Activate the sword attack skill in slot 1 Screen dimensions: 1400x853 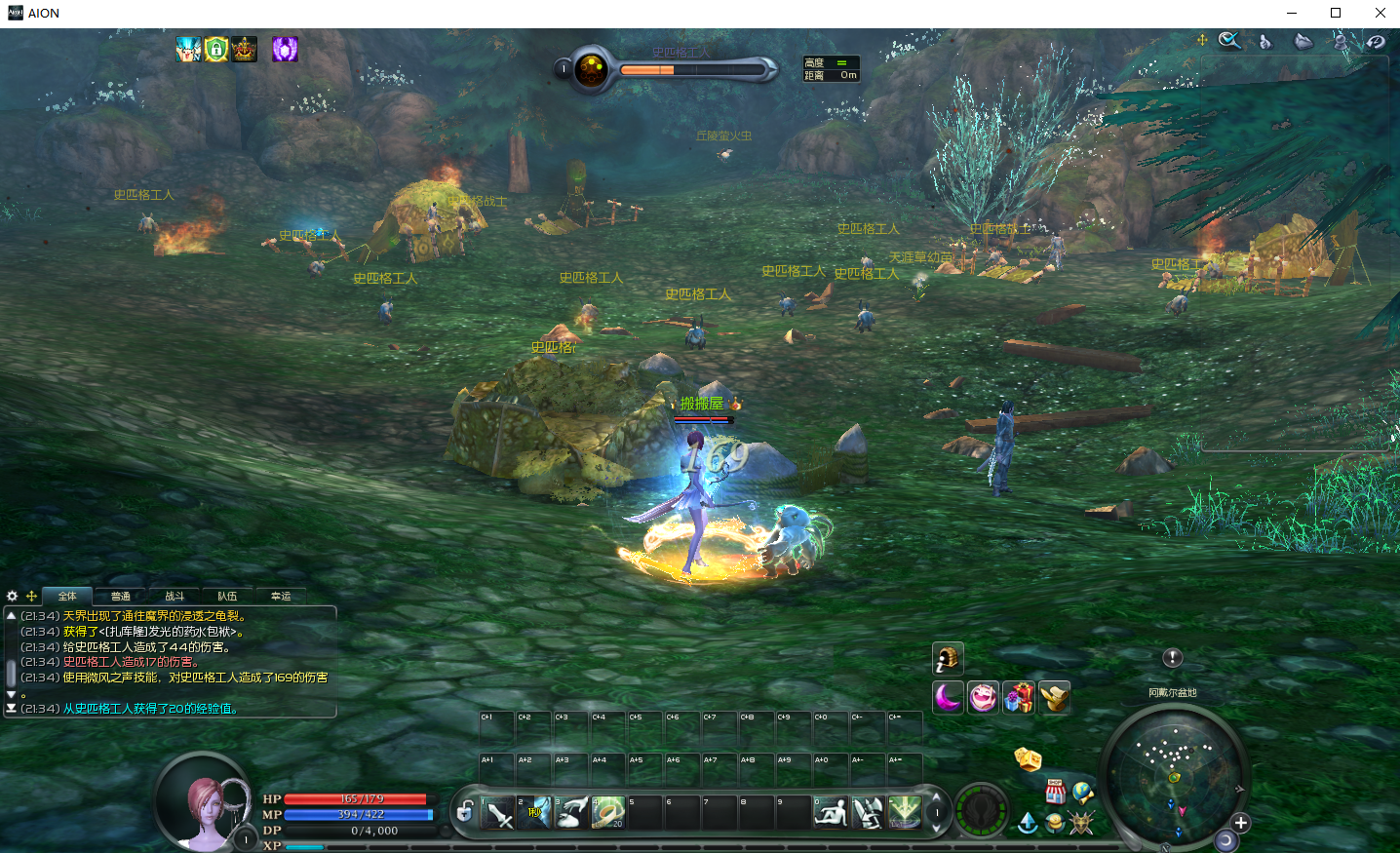[x=499, y=812]
